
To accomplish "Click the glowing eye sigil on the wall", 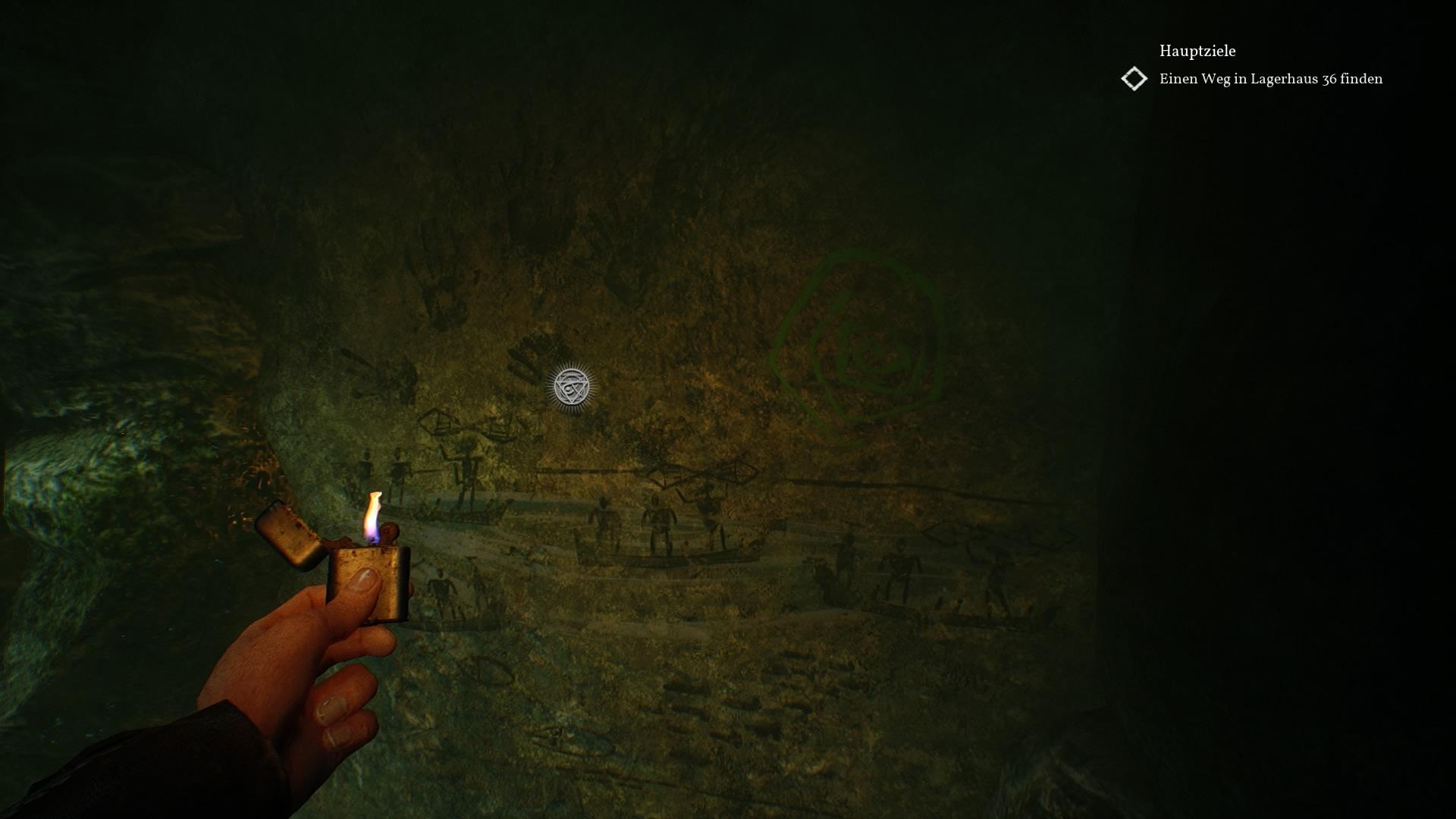I will pyautogui.click(x=573, y=387).
